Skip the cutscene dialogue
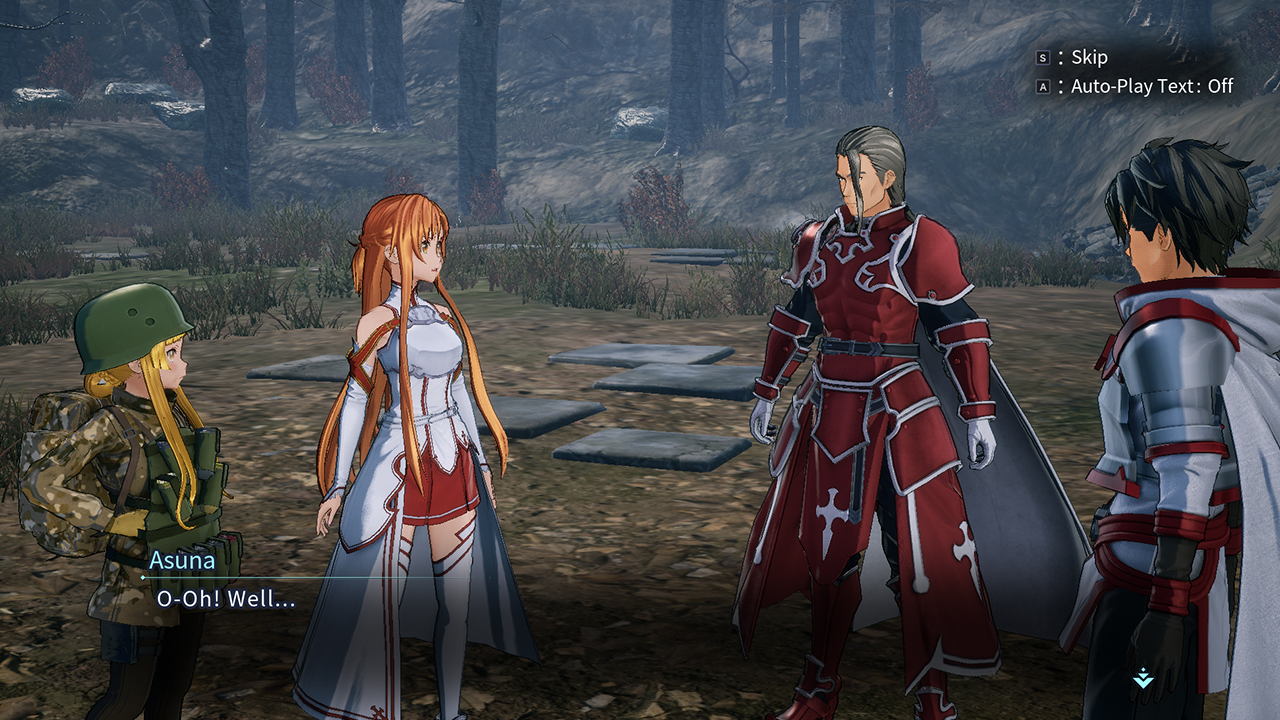Screen dimensions: 1280x720 click(1074, 58)
